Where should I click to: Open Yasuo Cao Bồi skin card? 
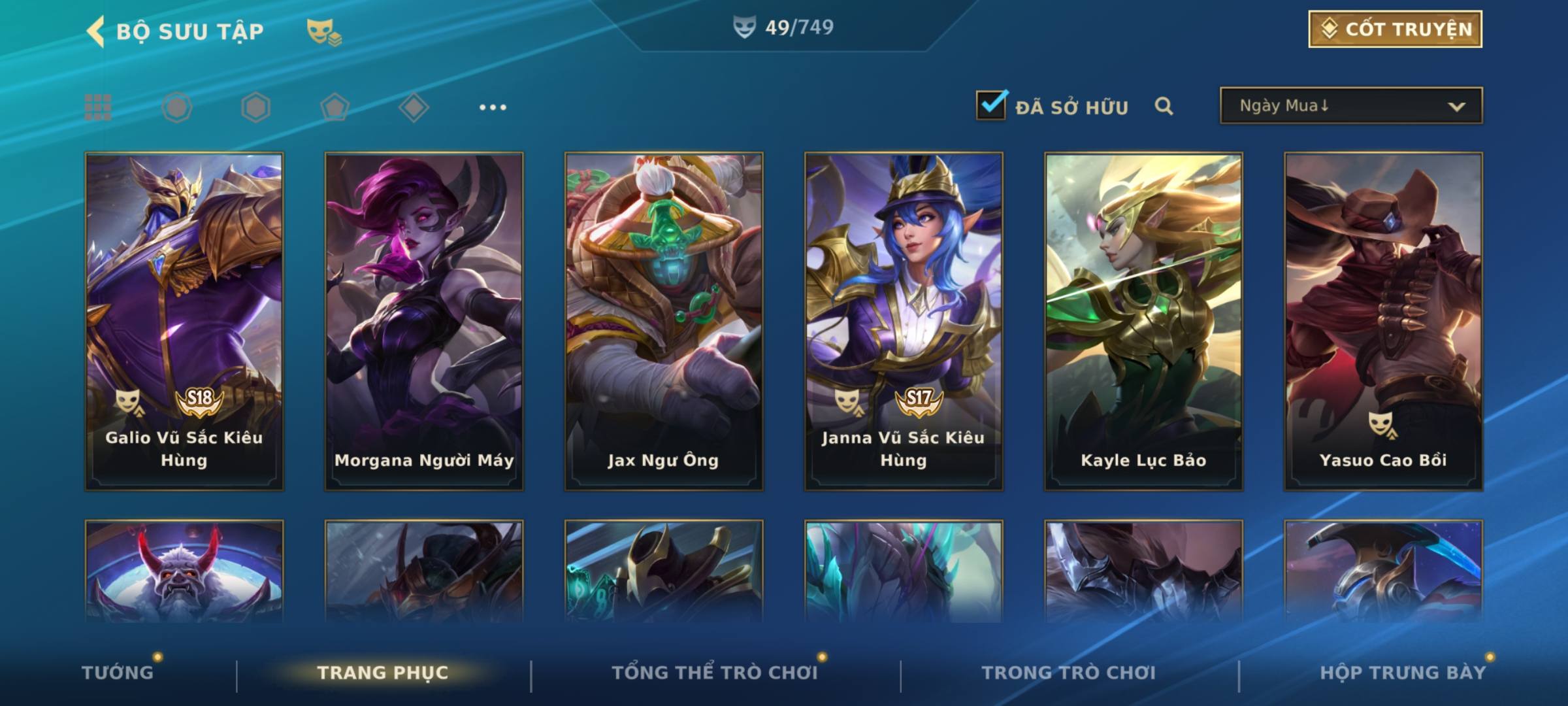1383,320
